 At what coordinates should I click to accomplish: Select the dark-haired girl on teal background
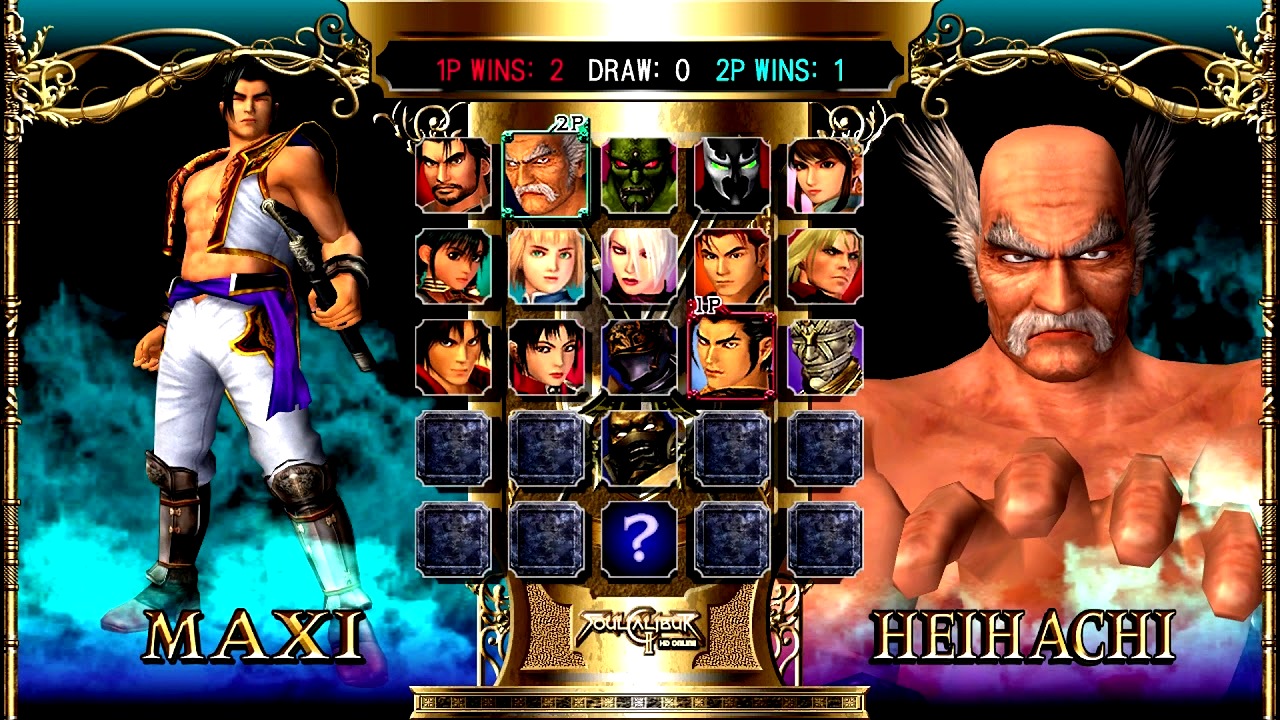click(x=453, y=266)
